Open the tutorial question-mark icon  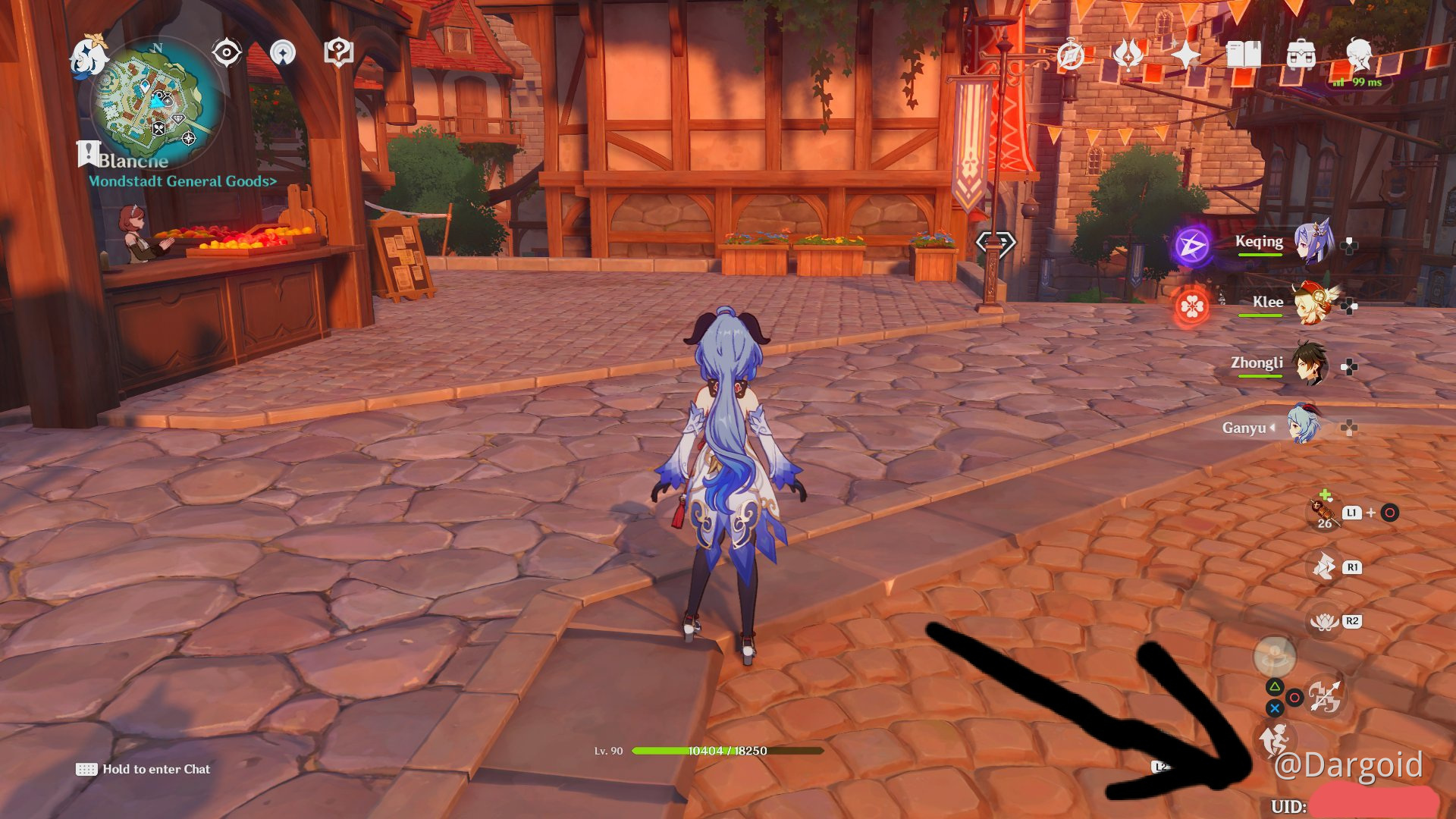338,53
